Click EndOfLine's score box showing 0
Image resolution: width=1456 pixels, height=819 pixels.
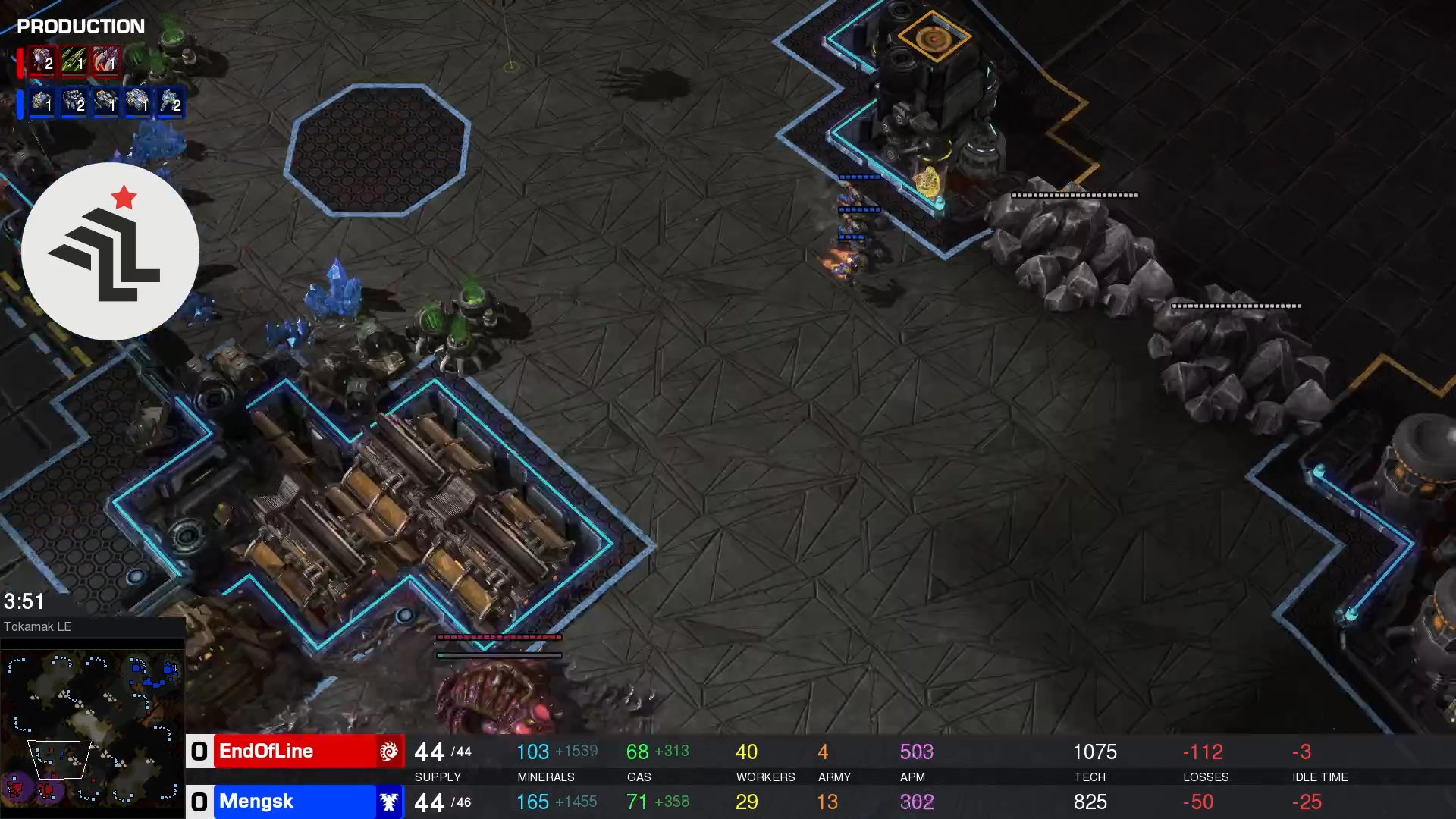click(x=199, y=752)
